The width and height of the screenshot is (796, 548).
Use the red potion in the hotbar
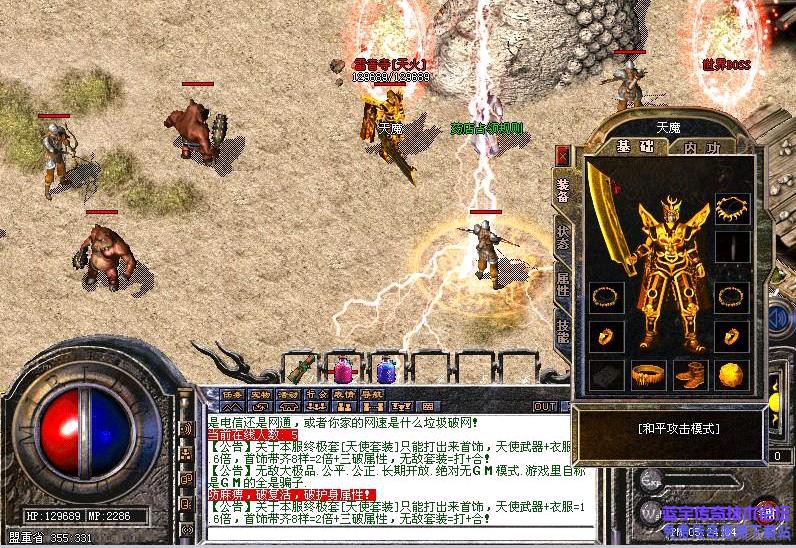click(x=343, y=369)
